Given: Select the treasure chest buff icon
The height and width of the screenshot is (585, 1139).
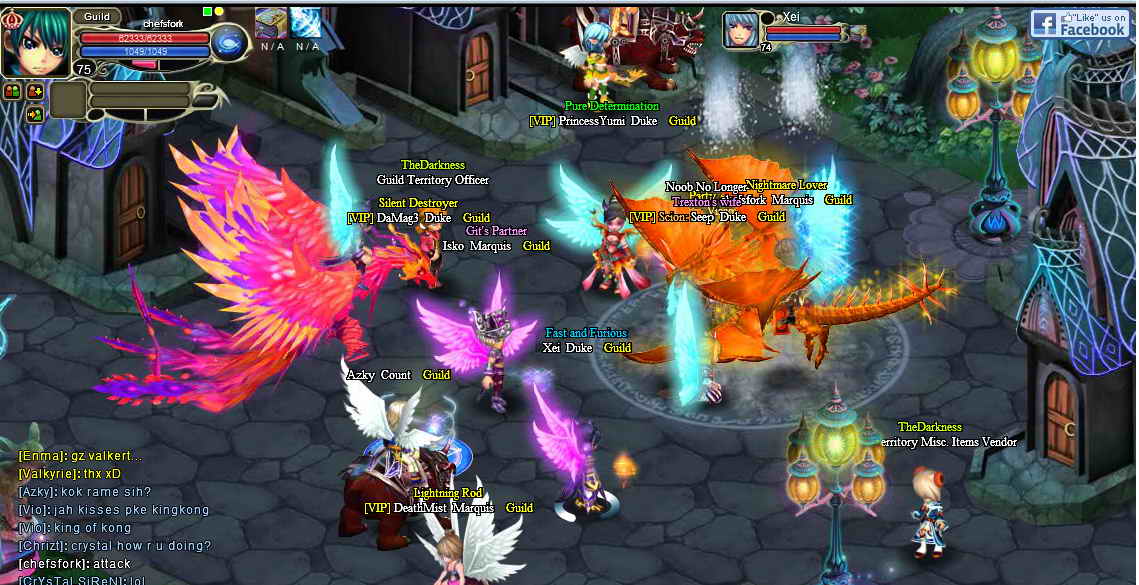Looking at the screenshot, I should (271, 23).
